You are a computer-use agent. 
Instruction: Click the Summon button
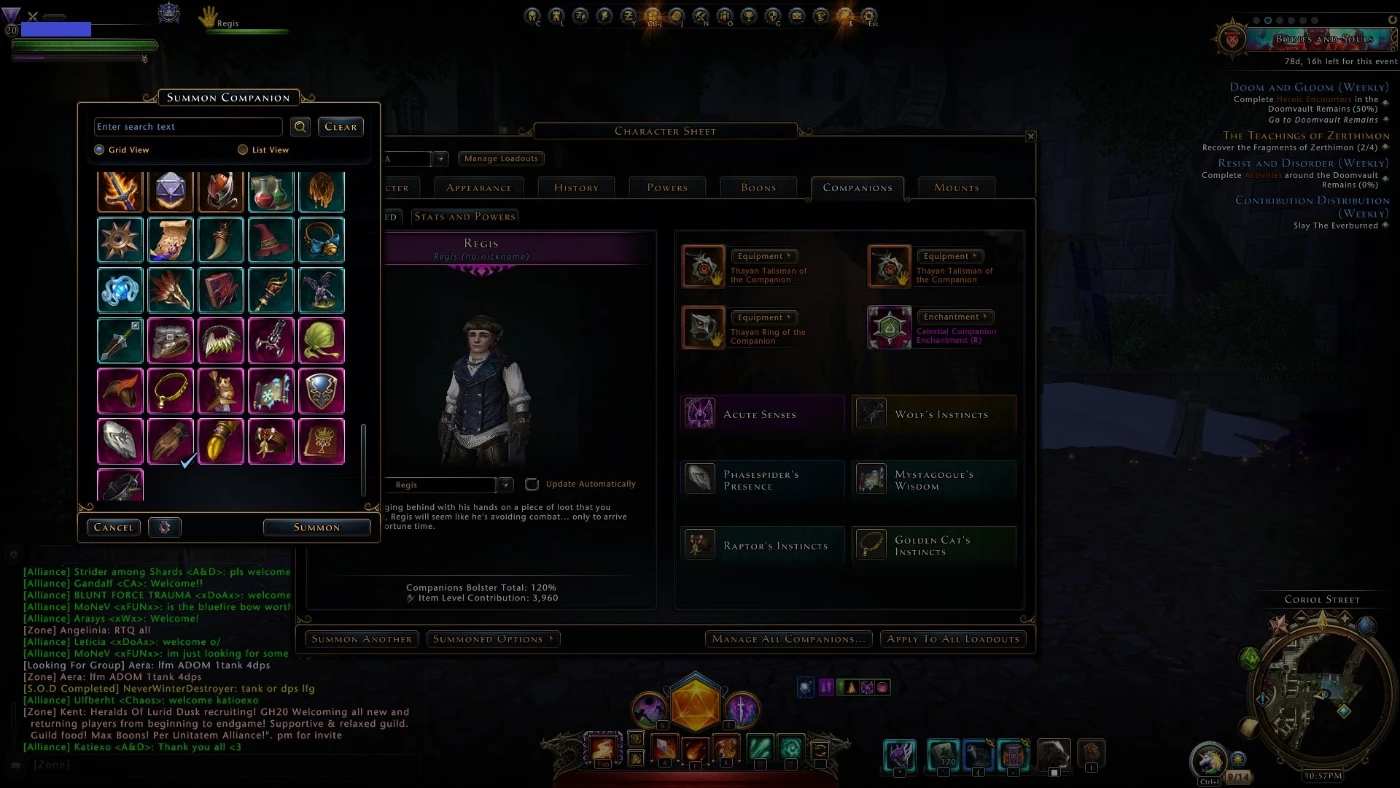pyautogui.click(x=317, y=527)
